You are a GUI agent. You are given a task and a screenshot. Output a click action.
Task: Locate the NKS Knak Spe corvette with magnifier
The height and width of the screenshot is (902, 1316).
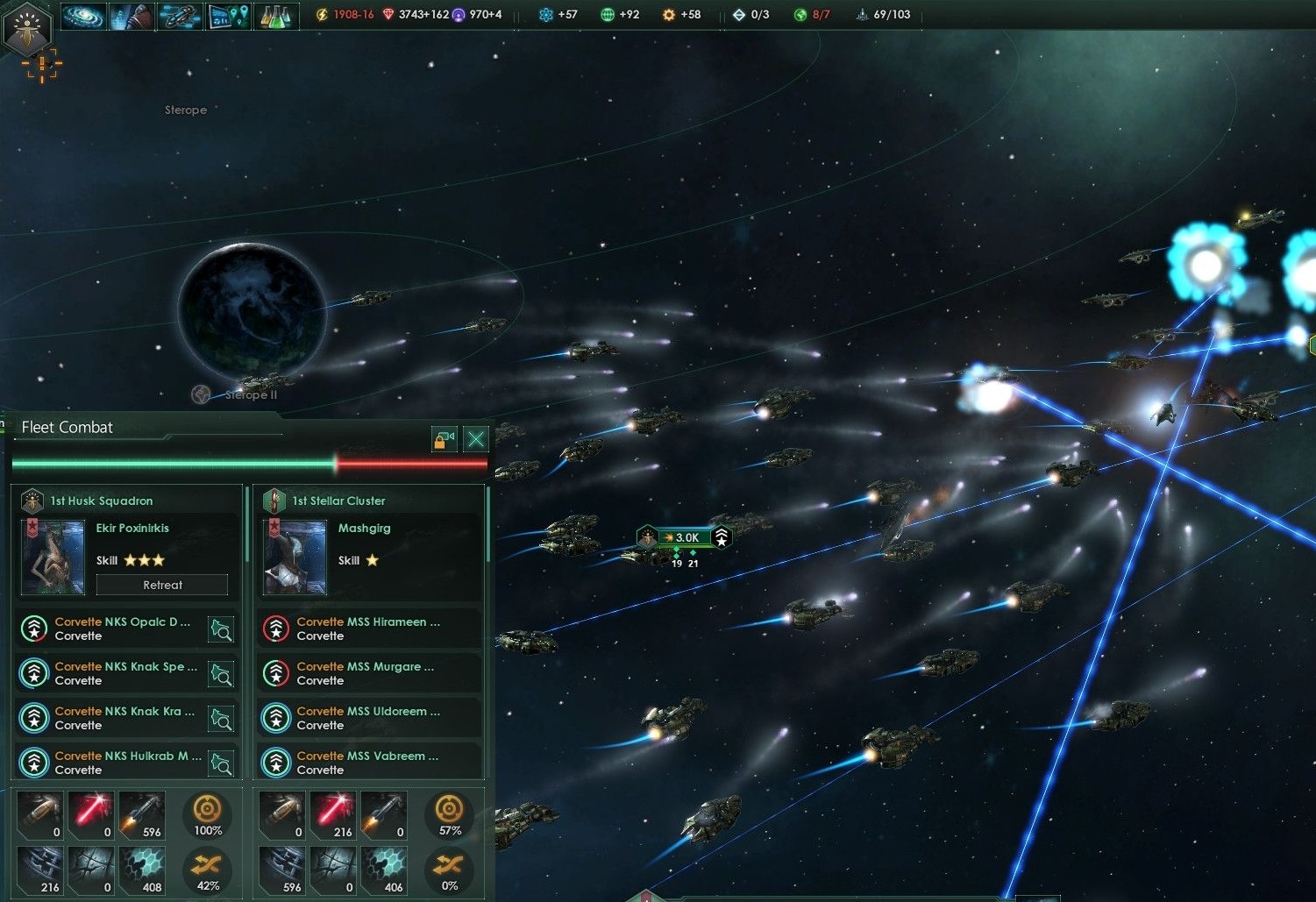click(221, 674)
